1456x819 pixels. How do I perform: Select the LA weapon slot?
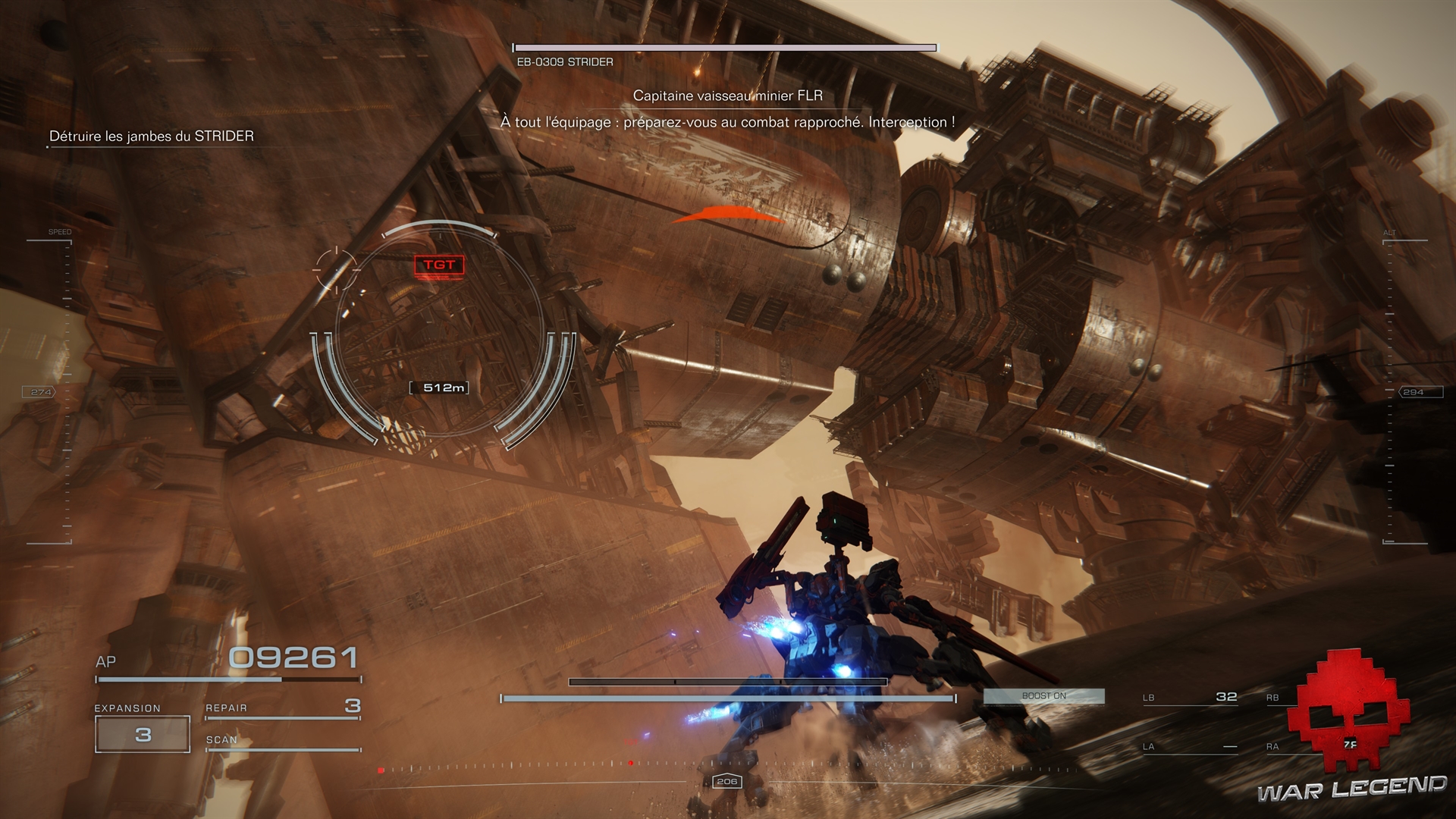[x=1190, y=747]
